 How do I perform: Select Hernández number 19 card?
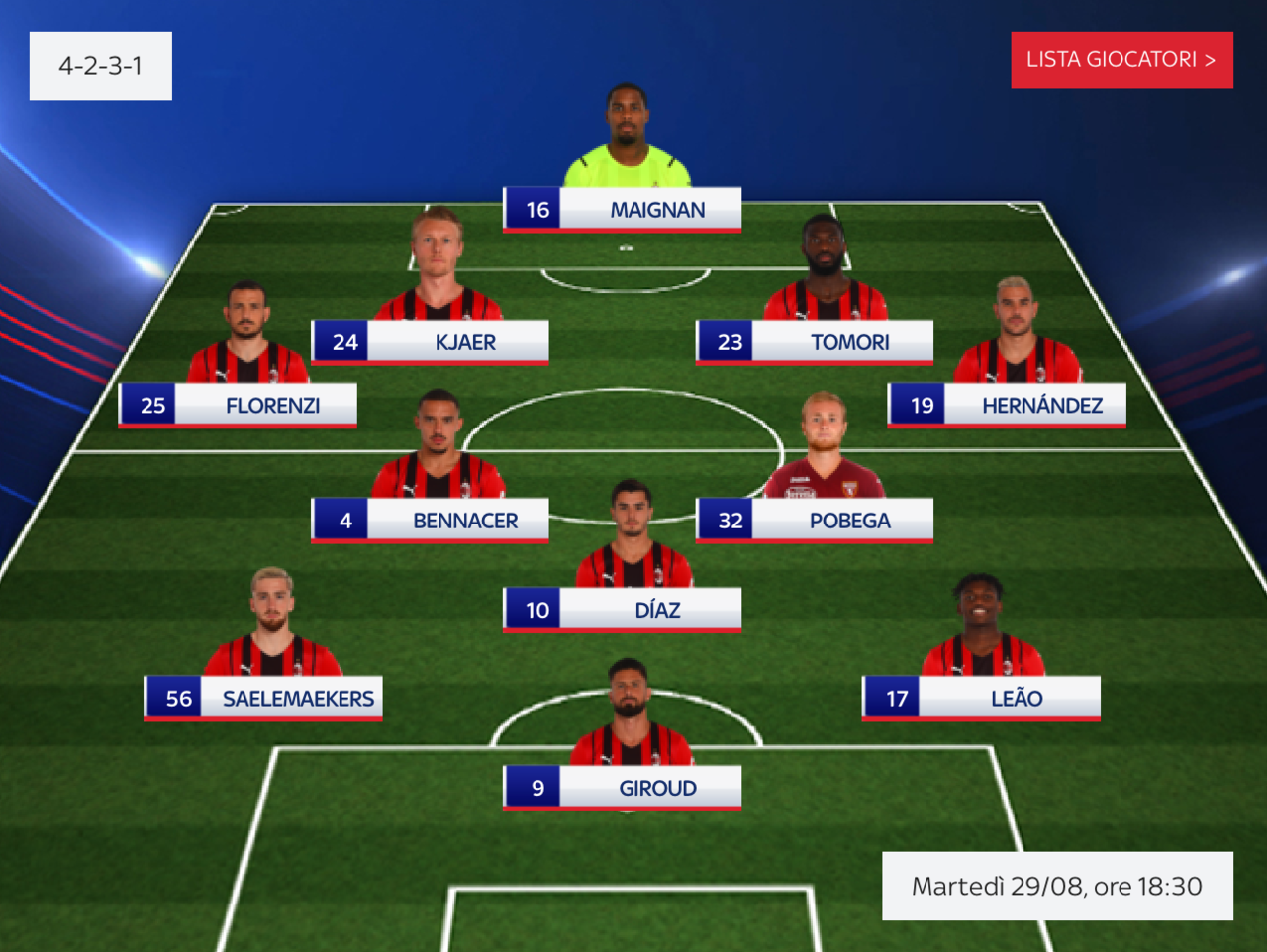coord(1007,406)
